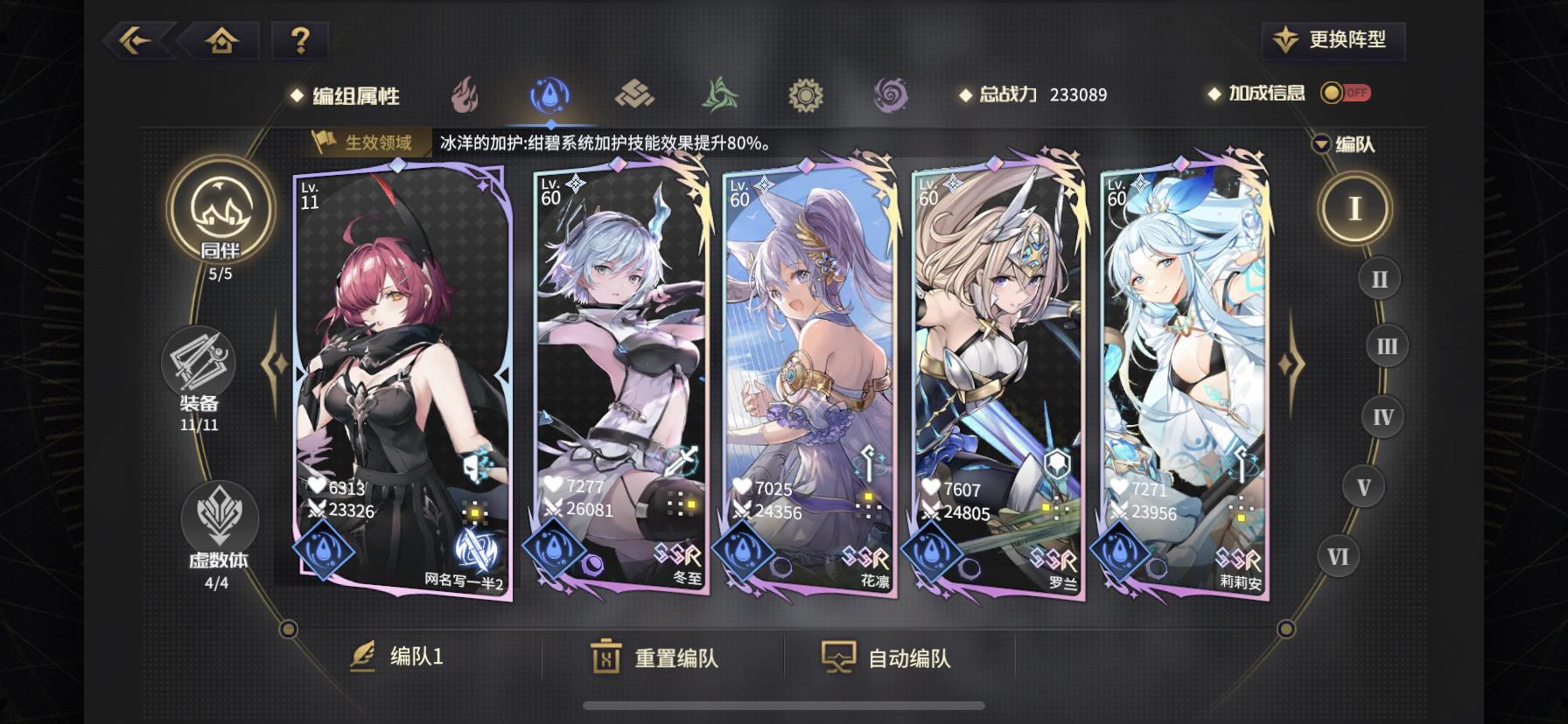Image resolution: width=1568 pixels, height=724 pixels.
Task: Select team preset V
Action: pyautogui.click(x=1363, y=486)
